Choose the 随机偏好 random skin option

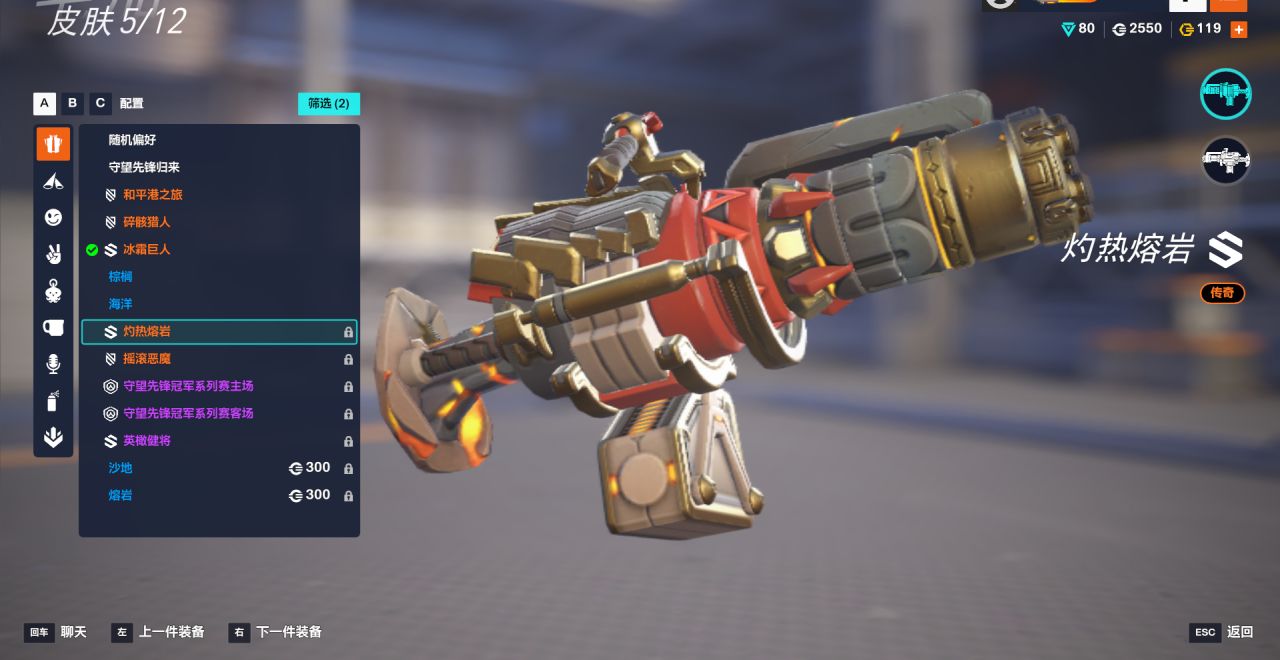point(132,140)
